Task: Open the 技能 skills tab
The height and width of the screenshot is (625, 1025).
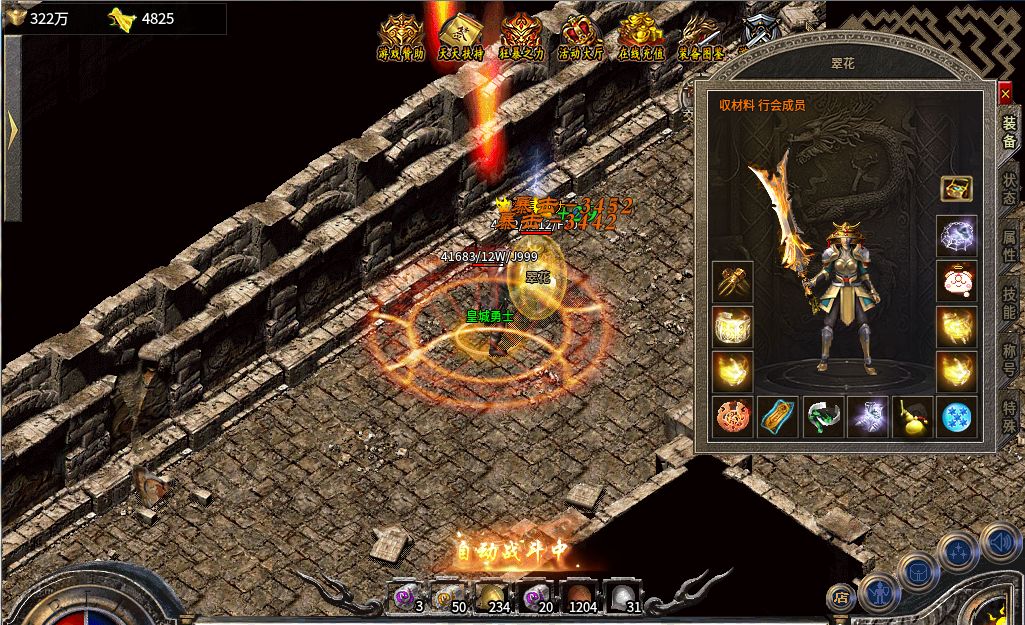Action: click(1009, 300)
